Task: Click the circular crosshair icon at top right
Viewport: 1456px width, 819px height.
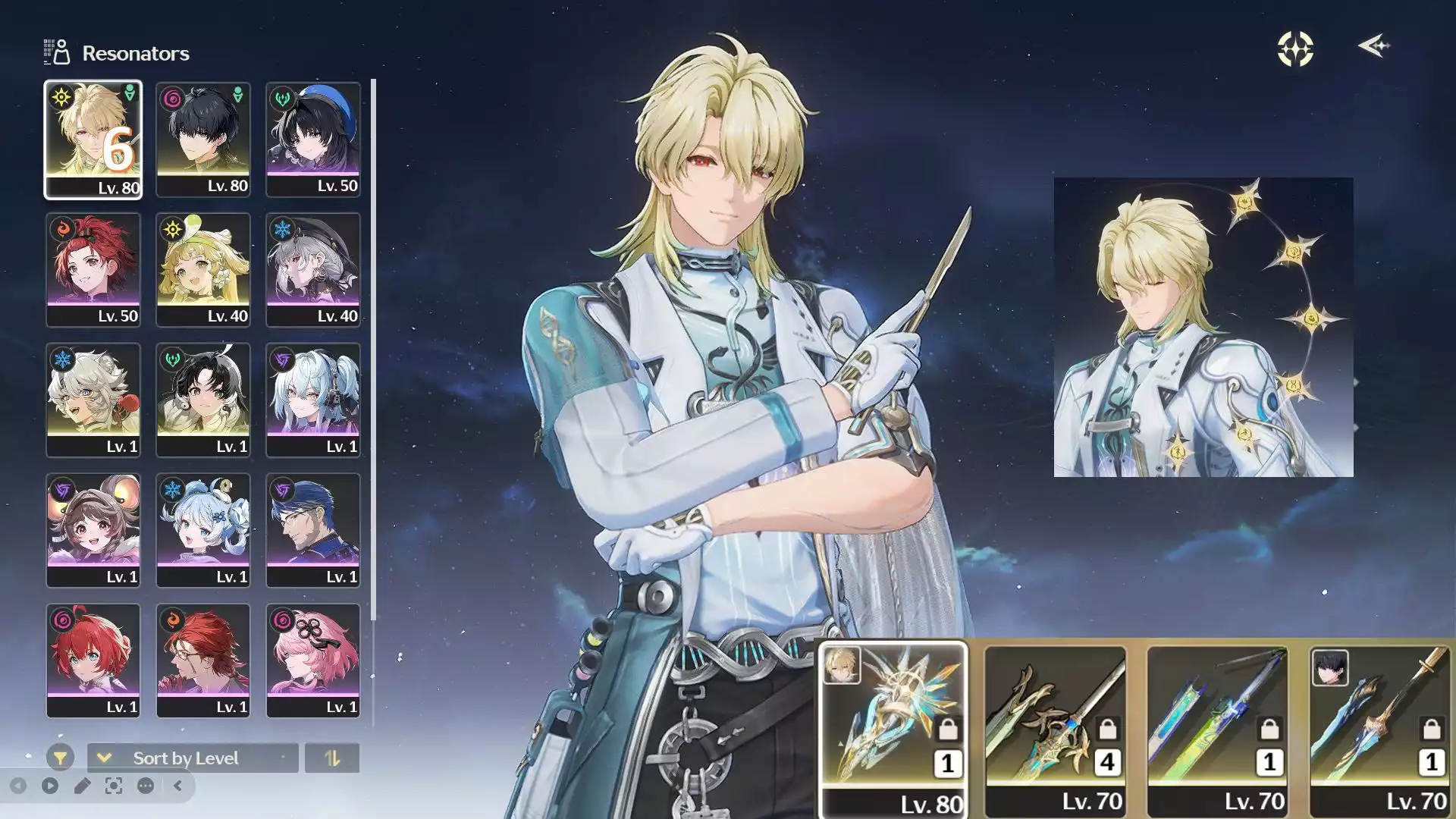Action: click(x=1294, y=49)
